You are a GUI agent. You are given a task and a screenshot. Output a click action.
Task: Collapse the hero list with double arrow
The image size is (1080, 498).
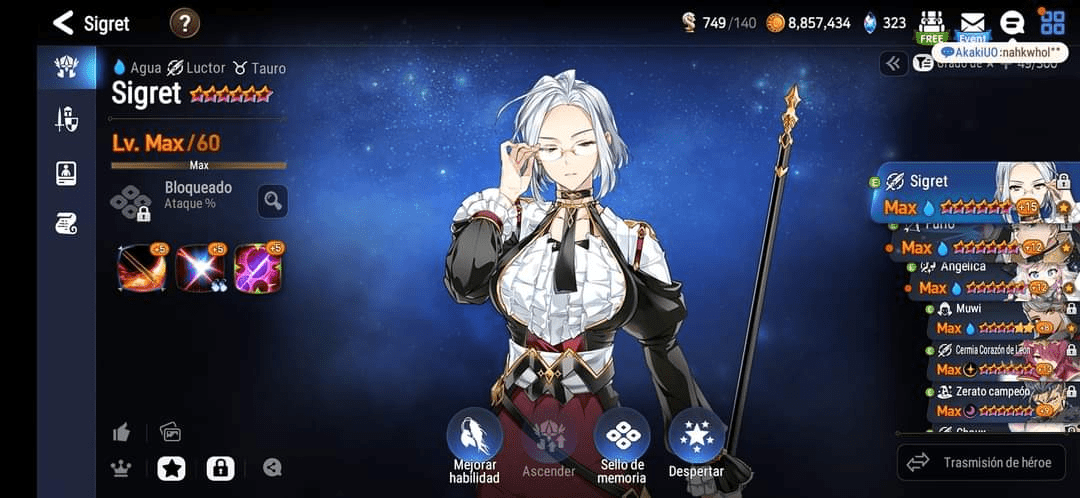coord(893,64)
